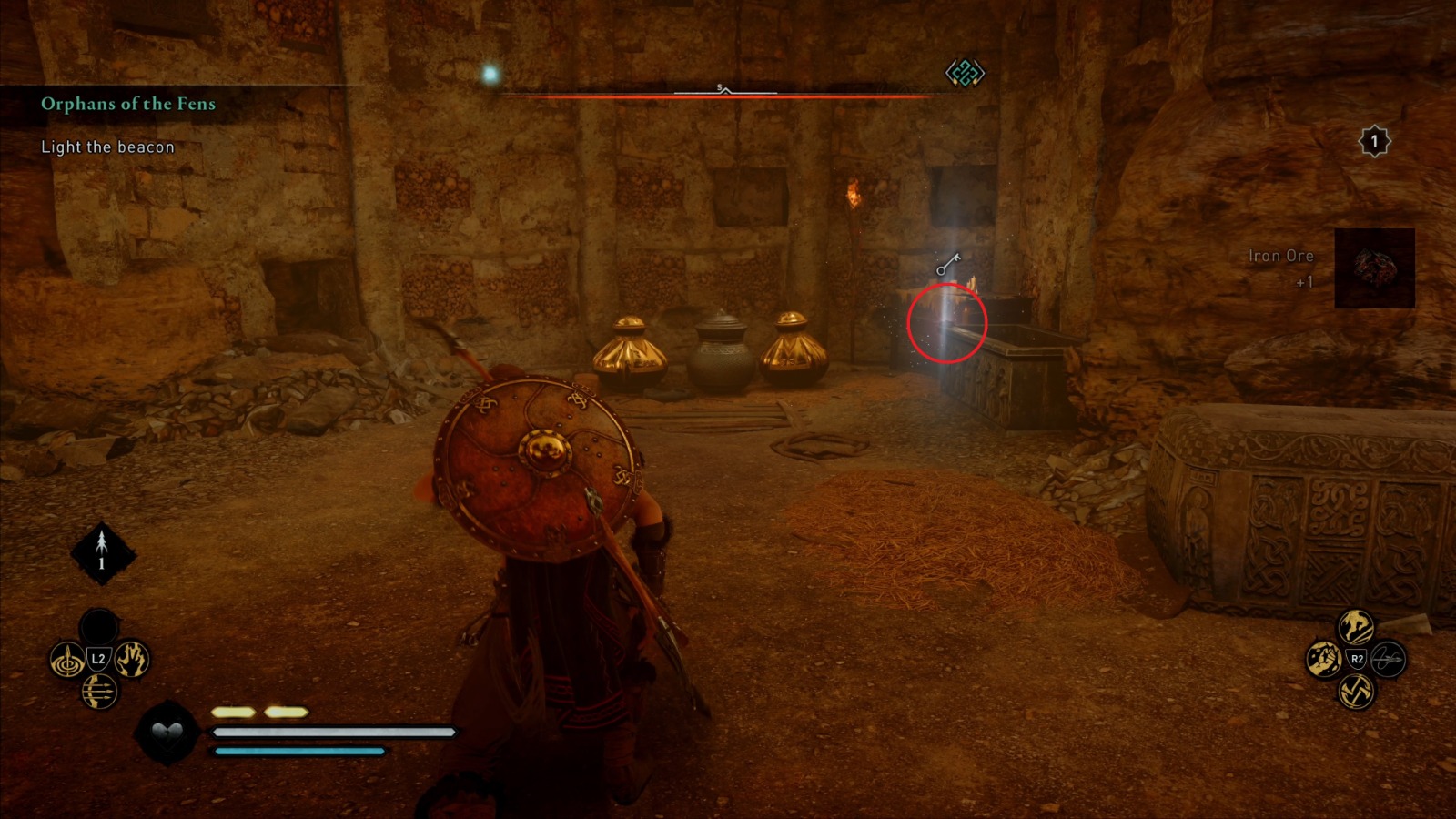Click the R2 weapon wheel prompt
Image resolution: width=1456 pixels, height=819 pixels.
point(1358,660)
